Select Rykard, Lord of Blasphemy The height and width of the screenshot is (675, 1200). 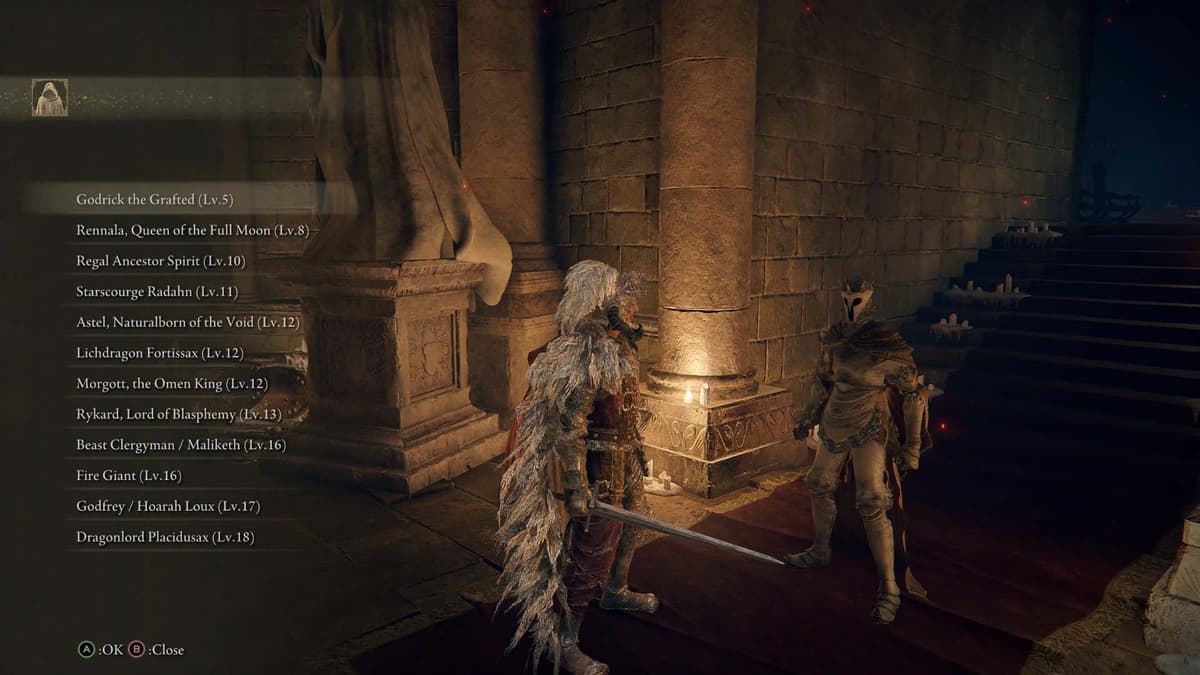pyautogui.click(x=178, y=414)
